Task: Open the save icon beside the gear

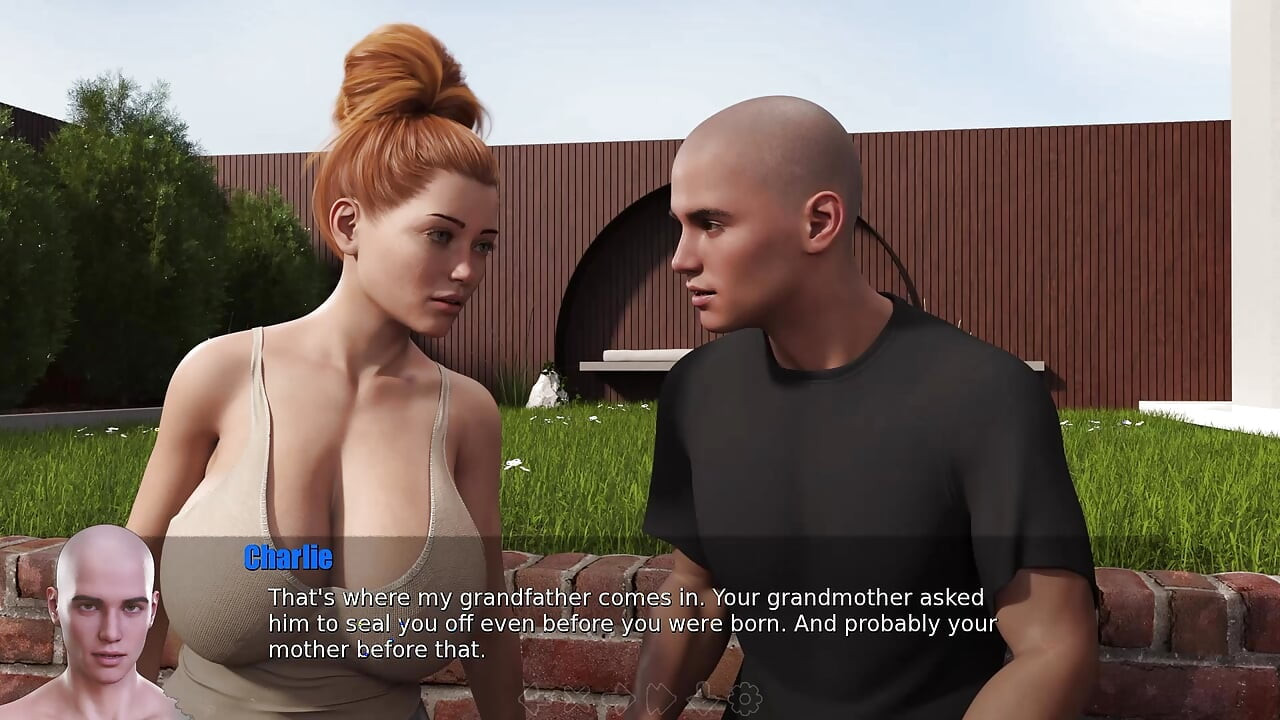Action: click(705, 697)
